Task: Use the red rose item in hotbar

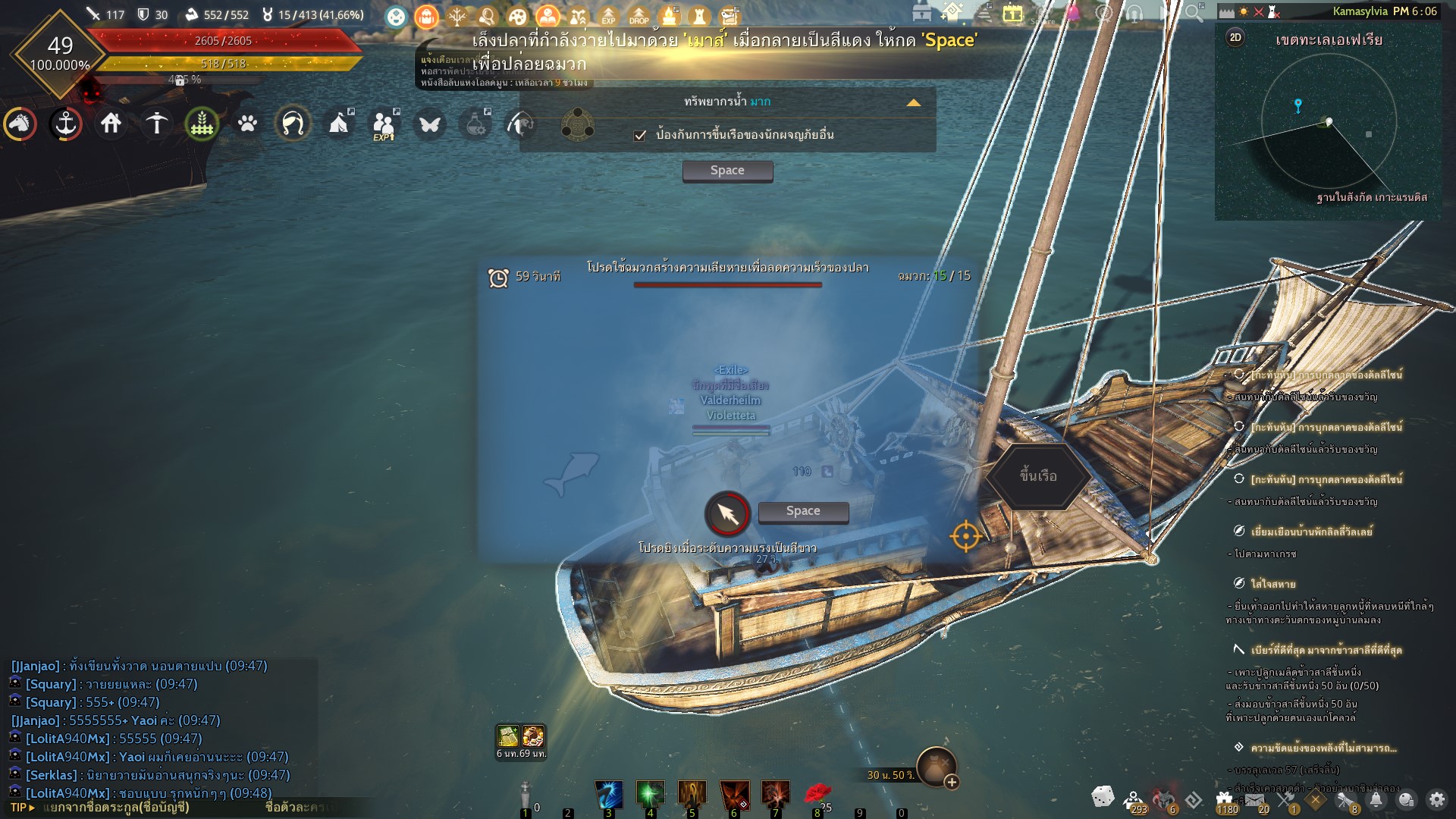Action: [x=817, y=794]
